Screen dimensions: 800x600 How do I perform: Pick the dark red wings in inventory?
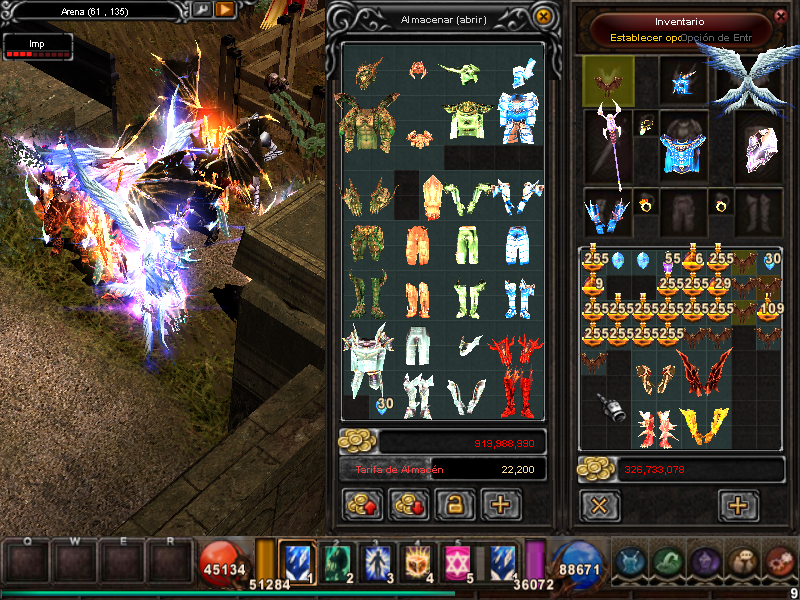point(703,369)
